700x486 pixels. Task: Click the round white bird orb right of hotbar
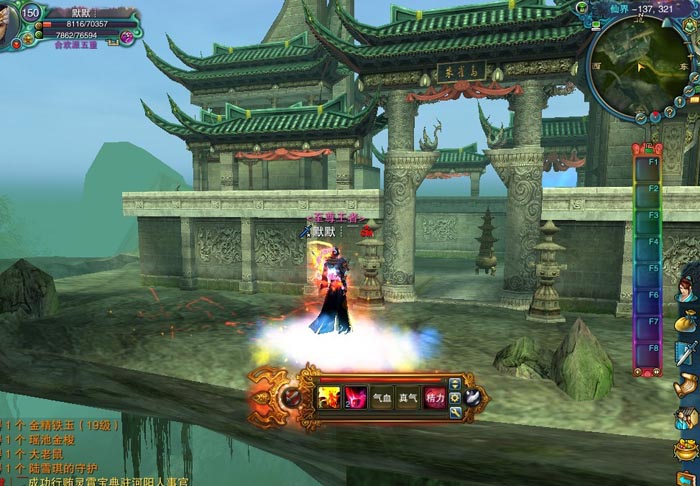pyautogui.click(x=472, y=397)
